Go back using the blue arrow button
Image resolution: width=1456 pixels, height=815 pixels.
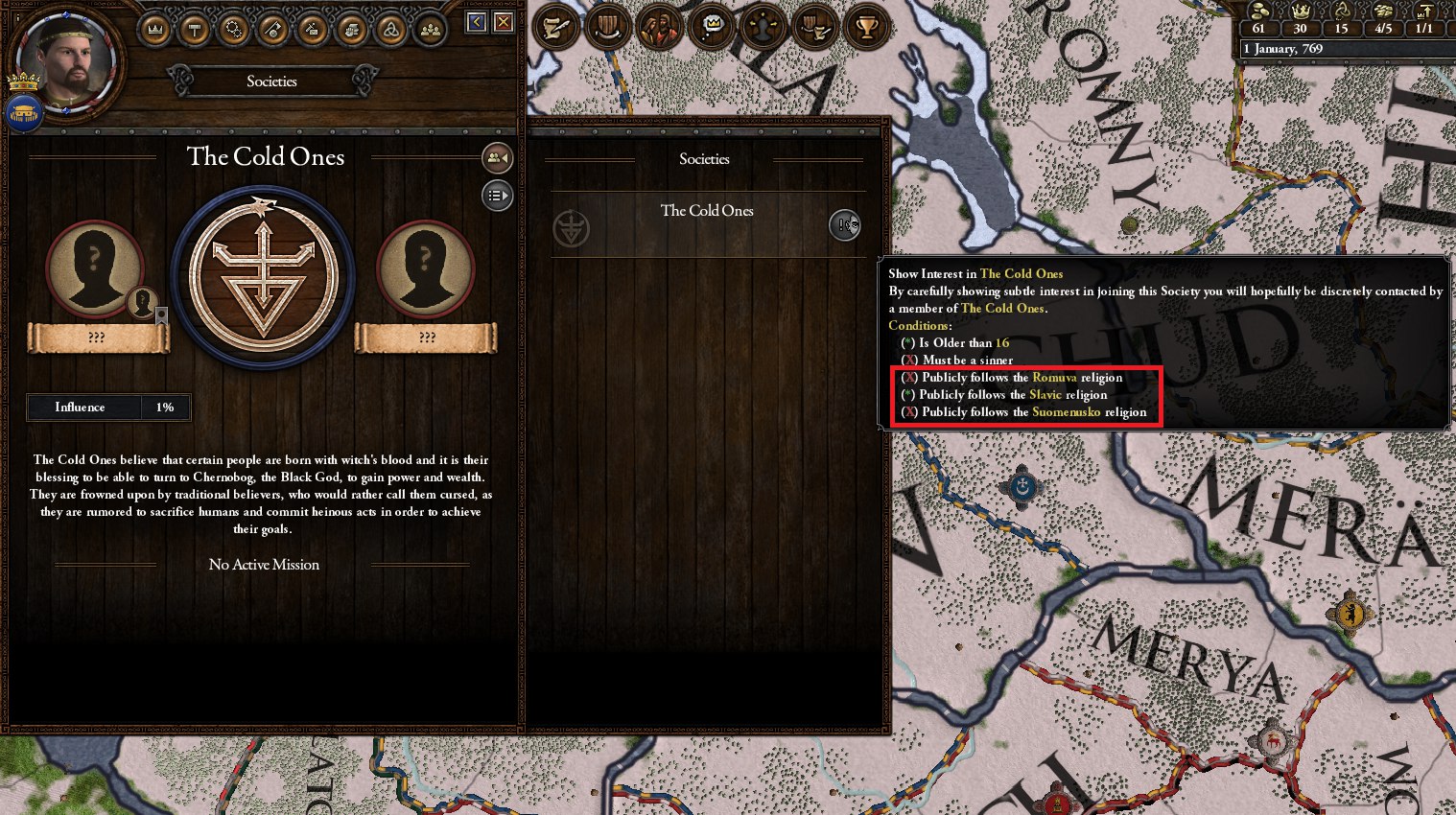click(476, 22)
